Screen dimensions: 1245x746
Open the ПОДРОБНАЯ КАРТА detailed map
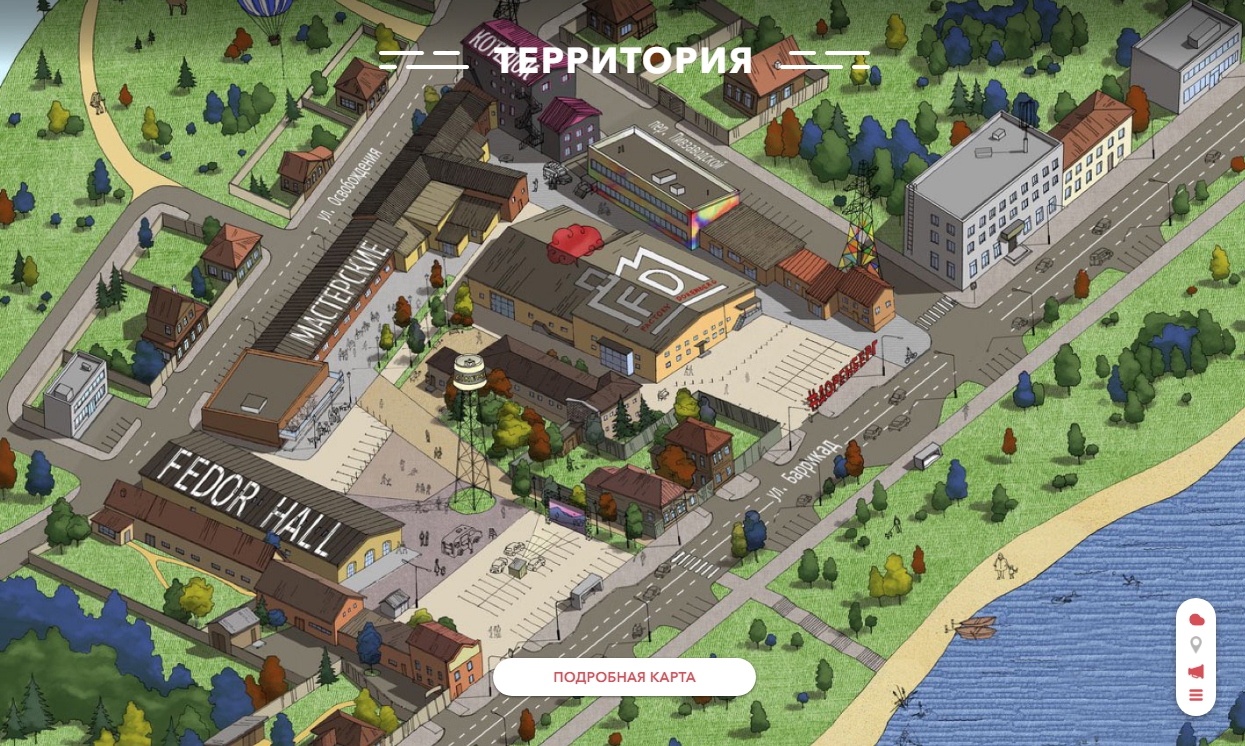[x=624, y=677]
